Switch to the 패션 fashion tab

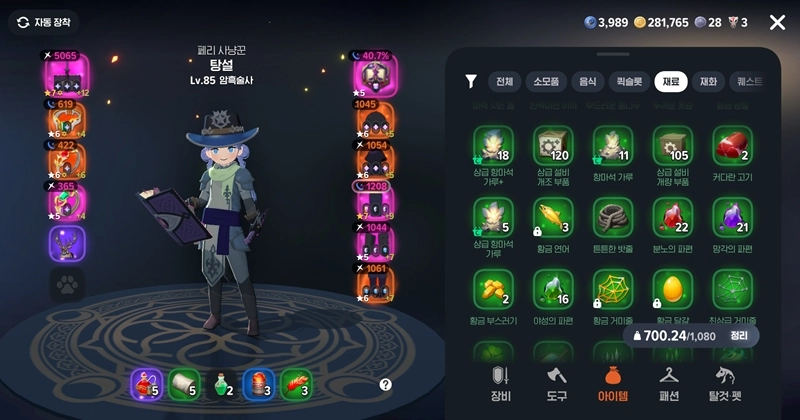click(668, 381)
